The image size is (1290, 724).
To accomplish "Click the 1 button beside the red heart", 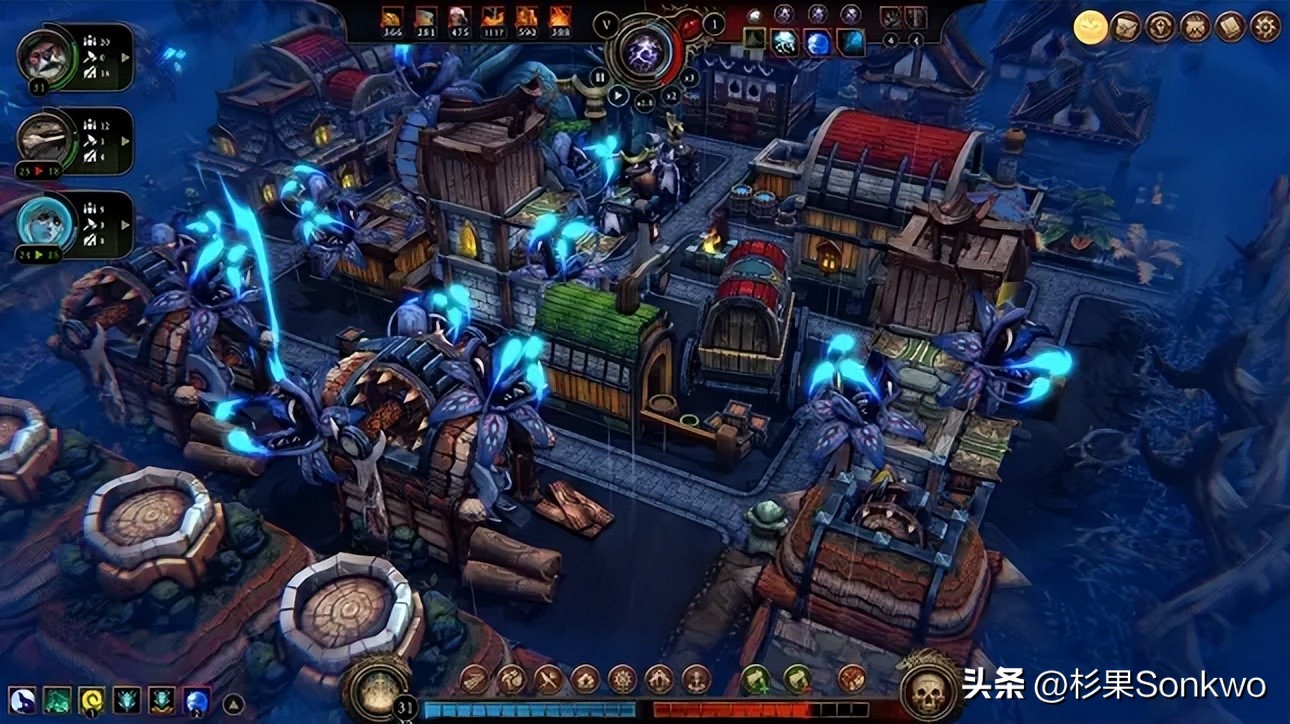I will 713,25.
